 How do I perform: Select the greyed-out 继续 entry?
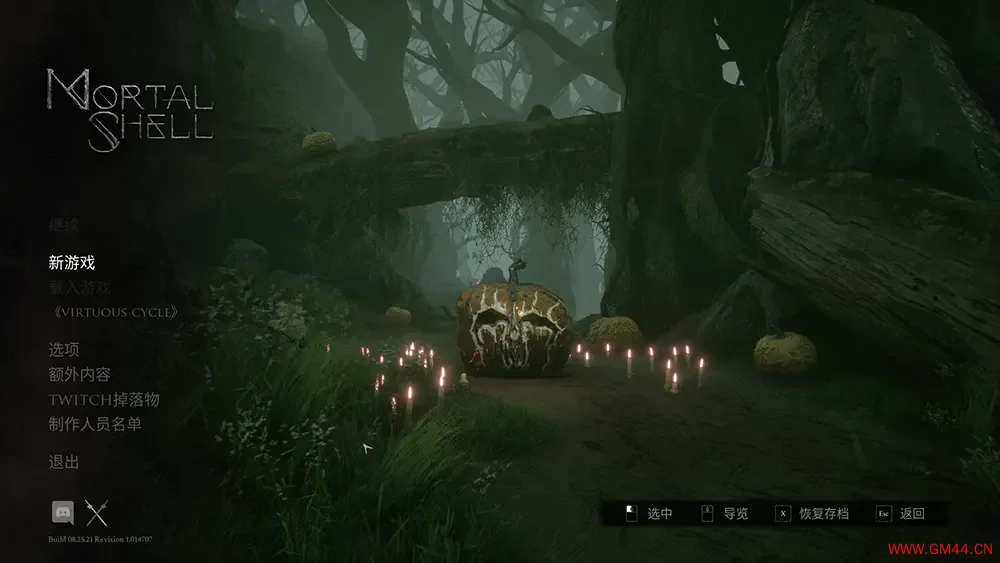(x=63, y=225)
